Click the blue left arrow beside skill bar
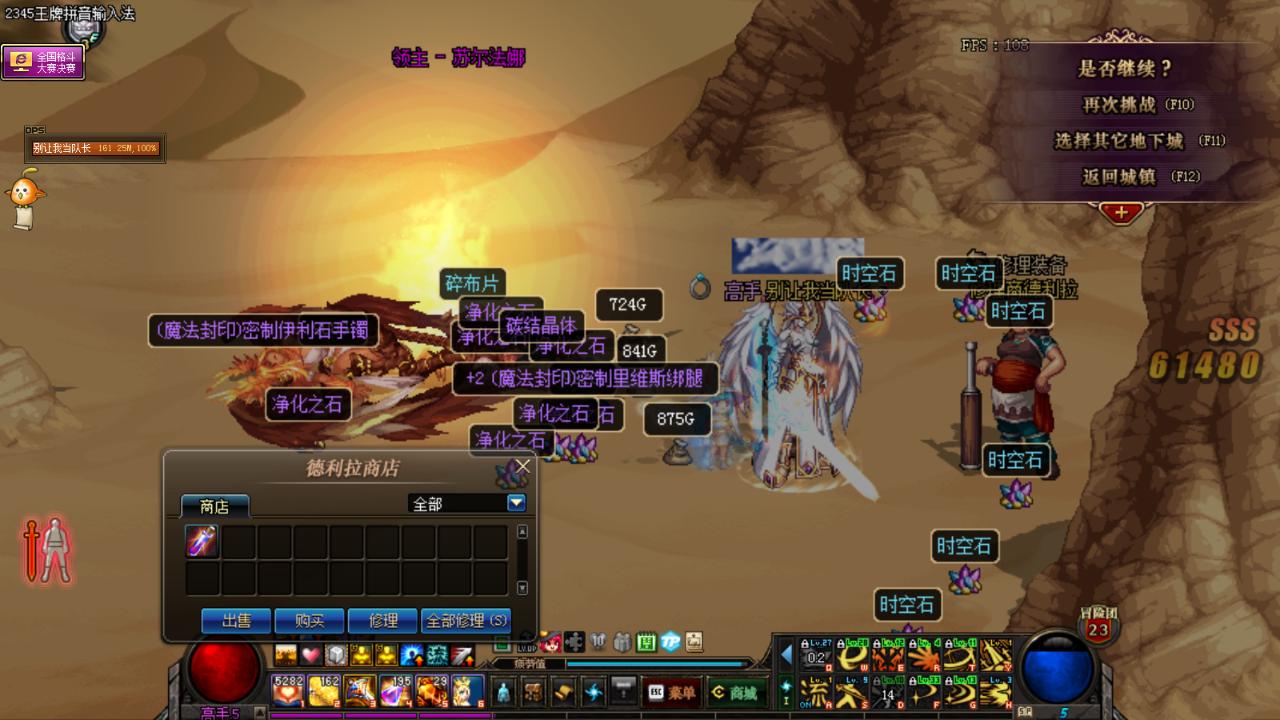Screen dimensions: 1280x720 [x=786, y=654]
